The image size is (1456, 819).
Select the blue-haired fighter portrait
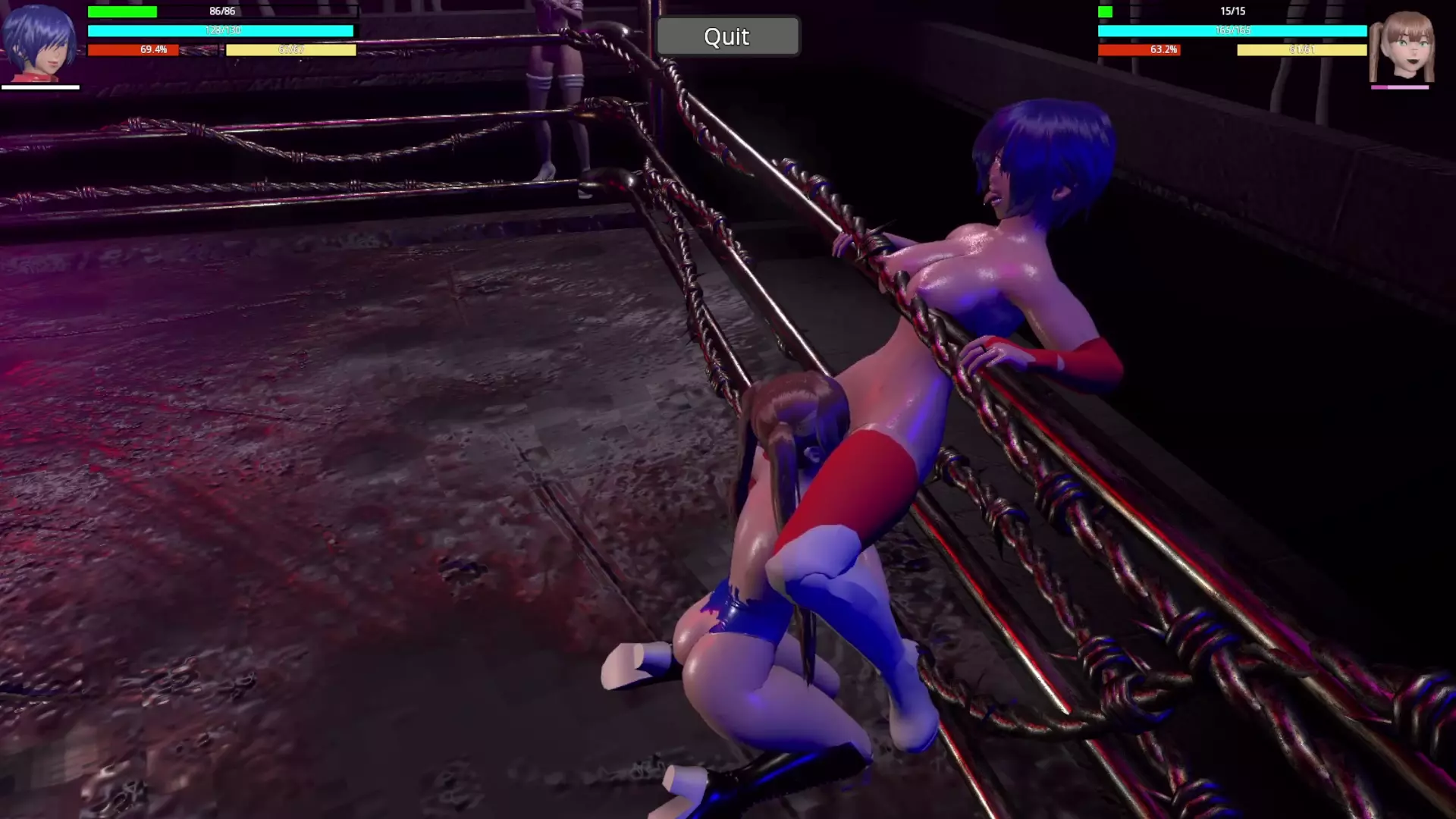tap(39, 43)
